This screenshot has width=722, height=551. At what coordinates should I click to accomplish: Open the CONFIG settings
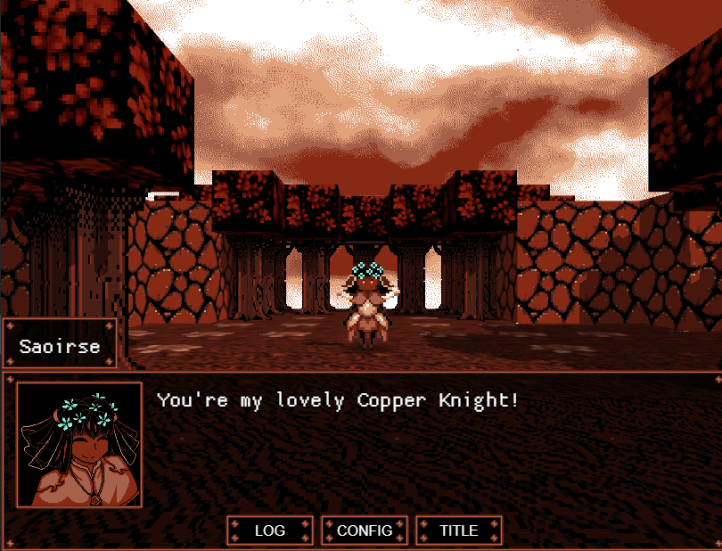point(364,530)
